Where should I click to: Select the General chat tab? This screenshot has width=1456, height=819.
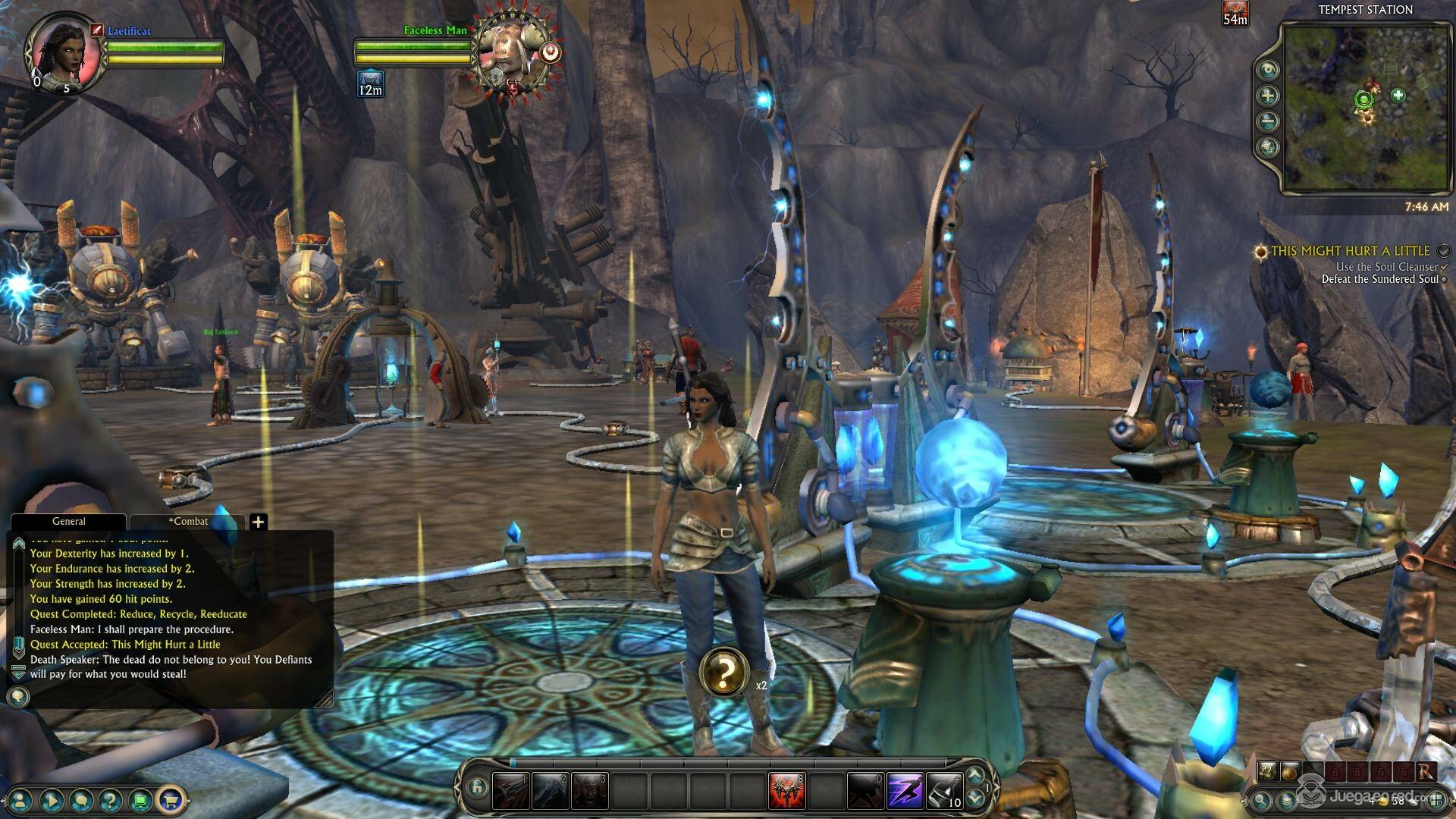(x=68, y=522)
